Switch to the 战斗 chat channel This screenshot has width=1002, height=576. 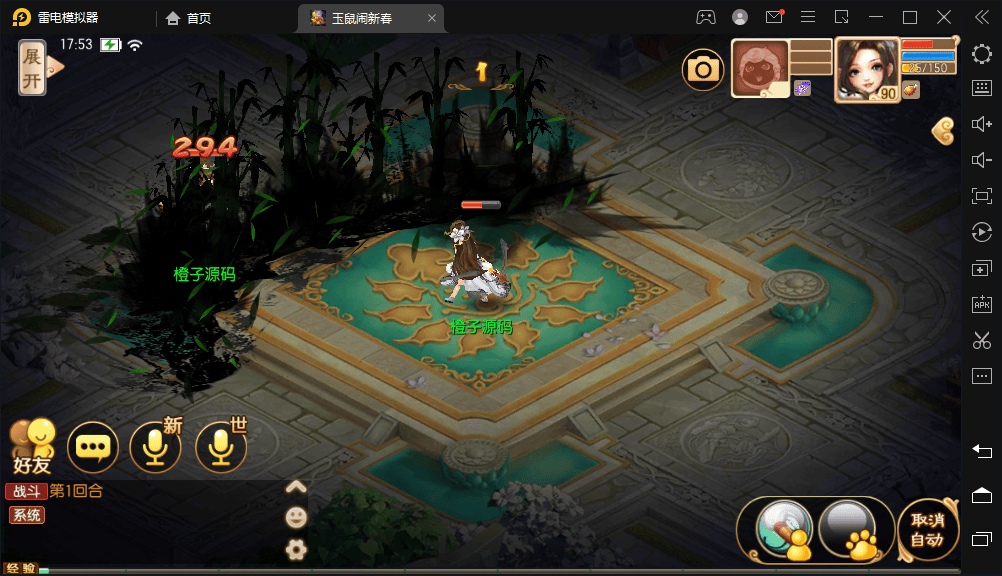coord(27,491)
